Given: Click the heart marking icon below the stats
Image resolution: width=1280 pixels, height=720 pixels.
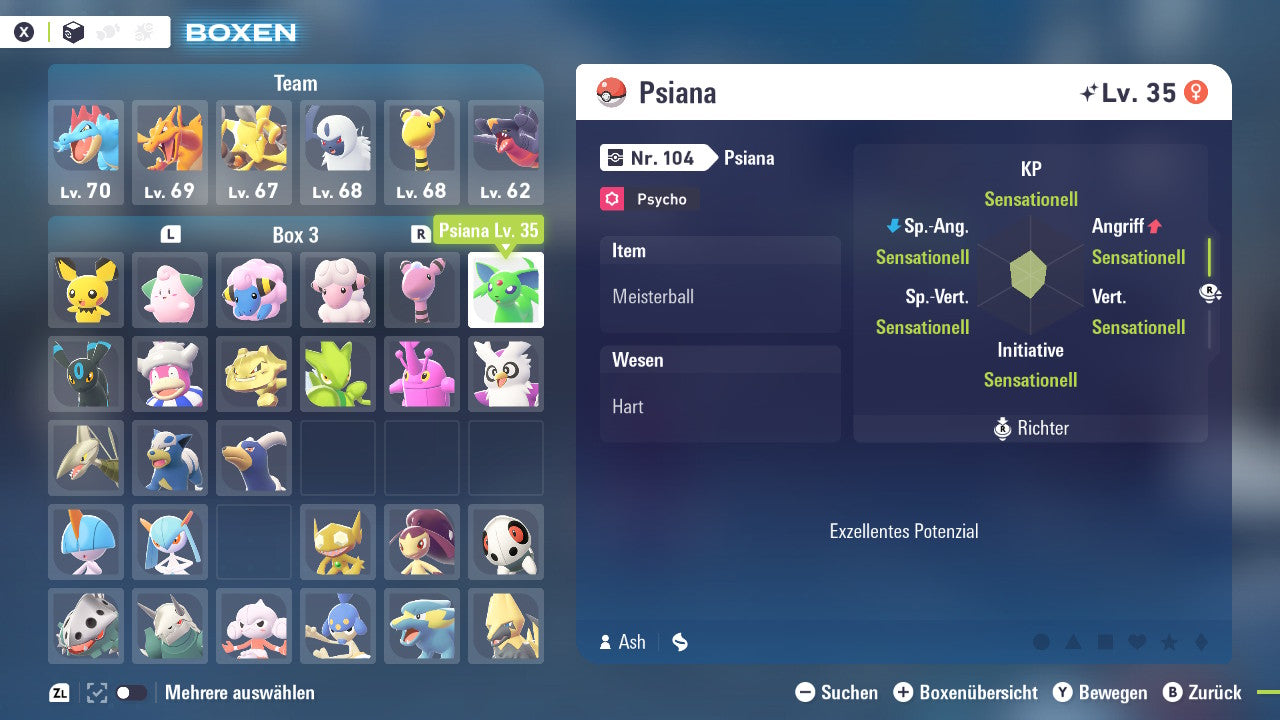Looking at the screenshot, I should [x=1137, y=642].
